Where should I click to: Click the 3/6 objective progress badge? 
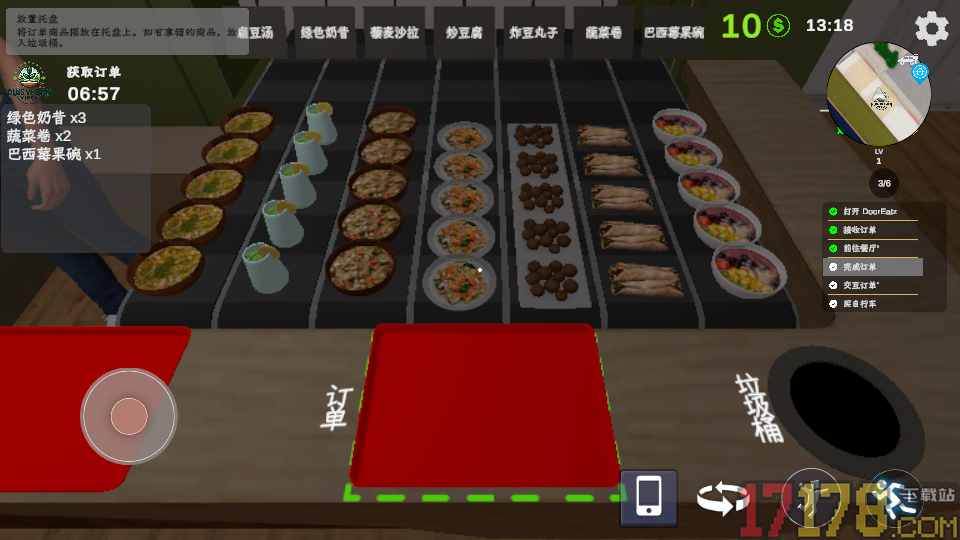pyautogui.click(x=883, y=183)
